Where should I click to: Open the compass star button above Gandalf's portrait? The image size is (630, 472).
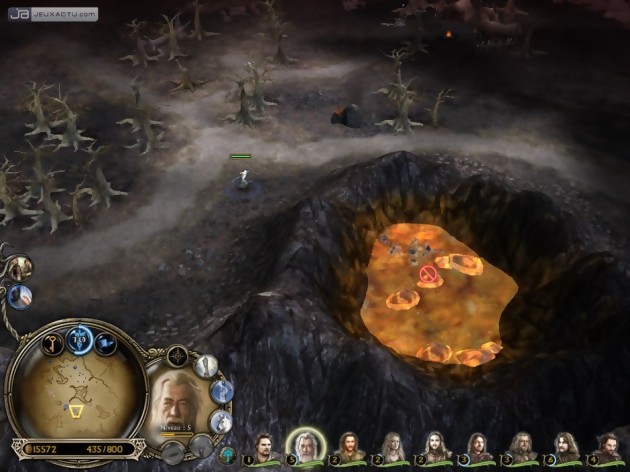tap(178, 355)
